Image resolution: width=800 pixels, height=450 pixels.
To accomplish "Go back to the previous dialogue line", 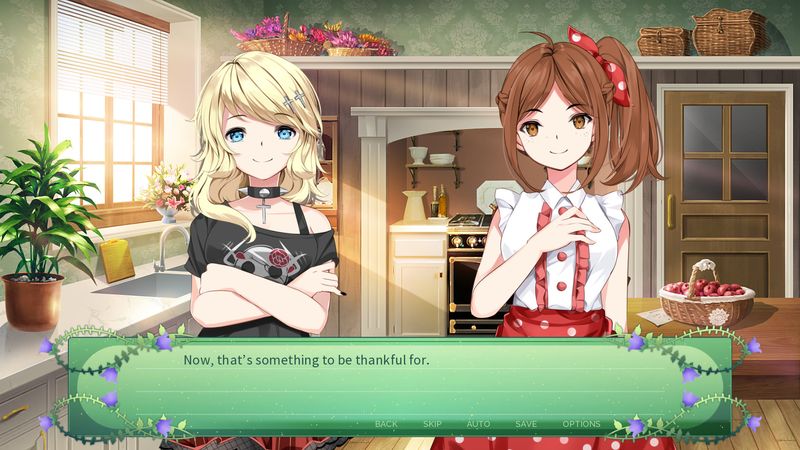I will point(386,424).
